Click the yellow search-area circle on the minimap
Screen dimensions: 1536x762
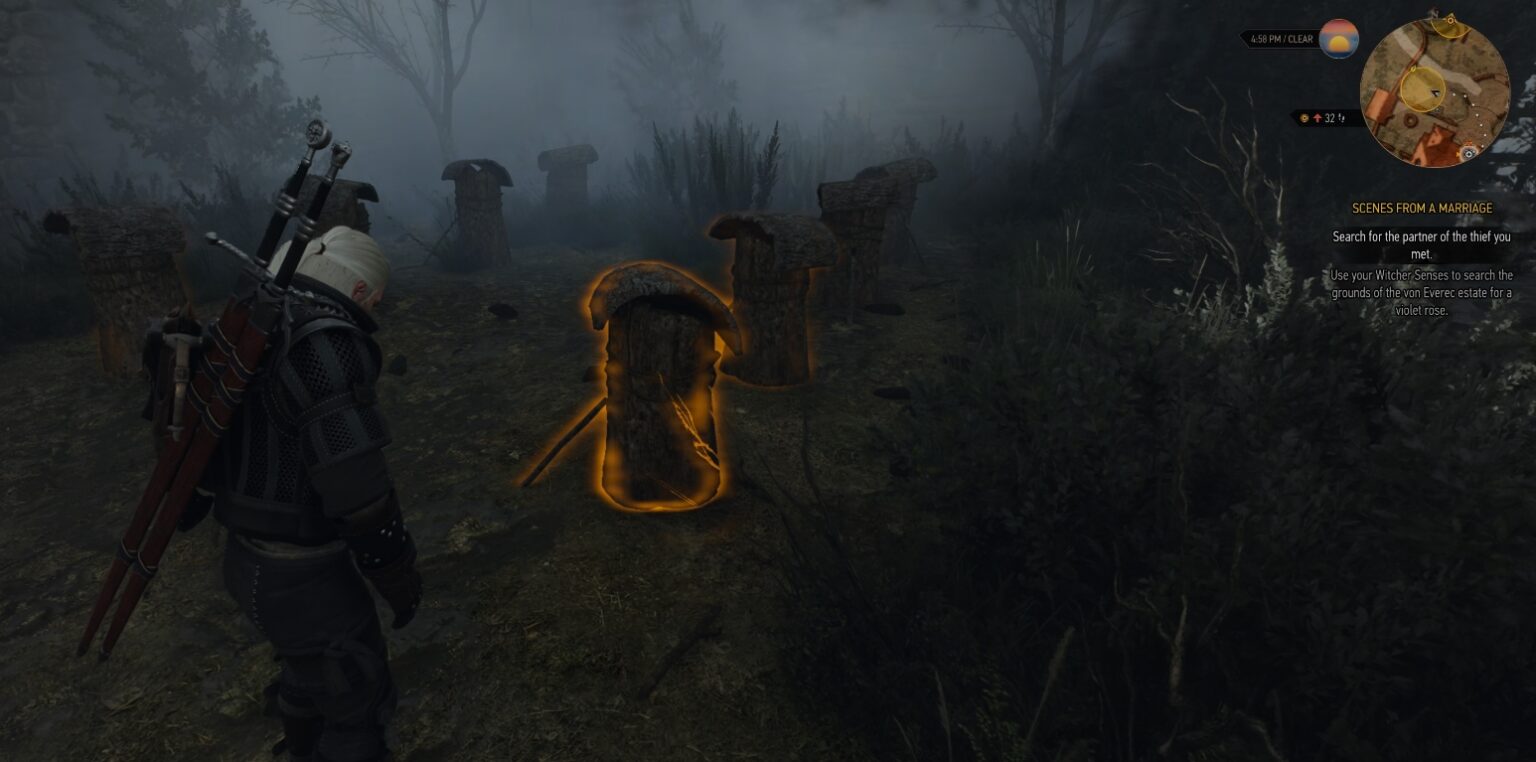pos(1423,88)
